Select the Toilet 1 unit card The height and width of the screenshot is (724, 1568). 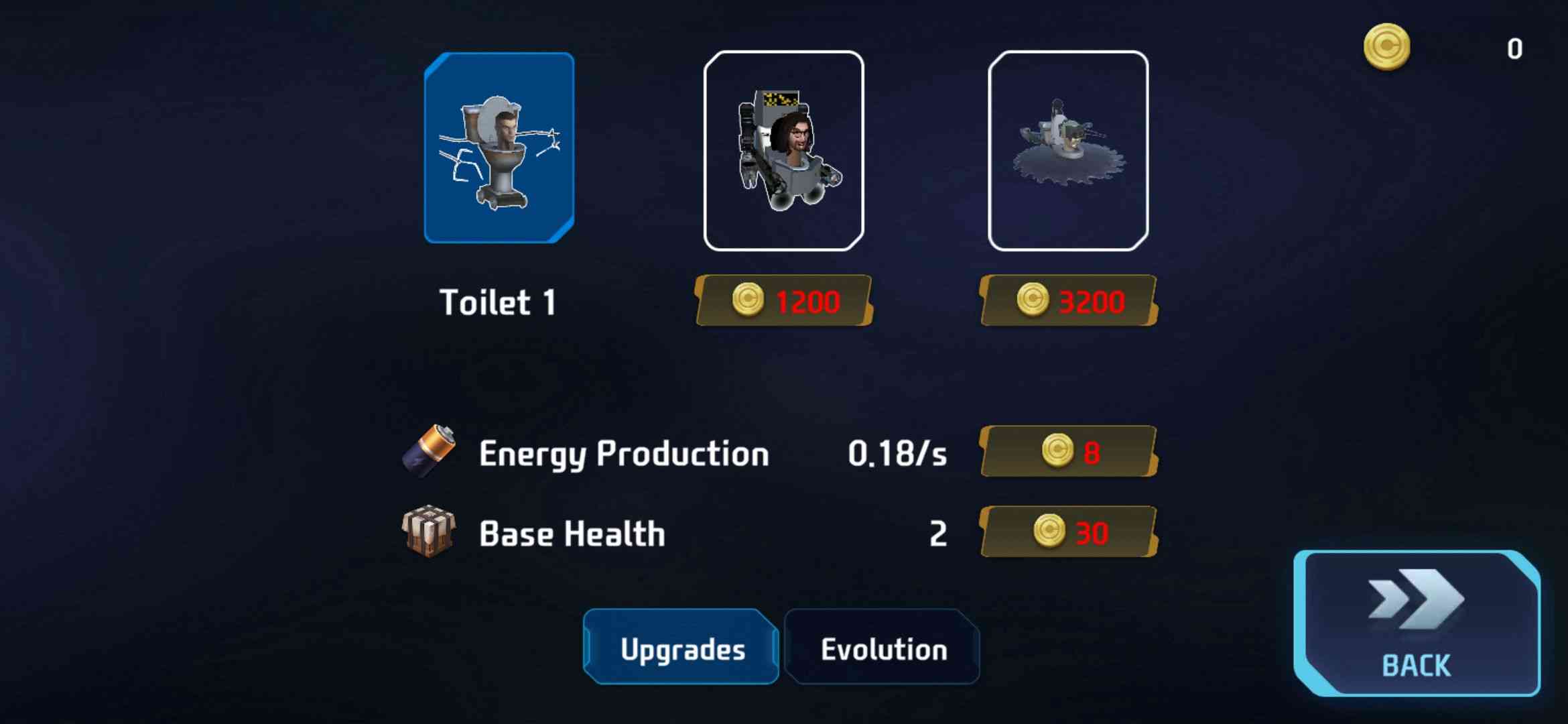coord(499,147)
